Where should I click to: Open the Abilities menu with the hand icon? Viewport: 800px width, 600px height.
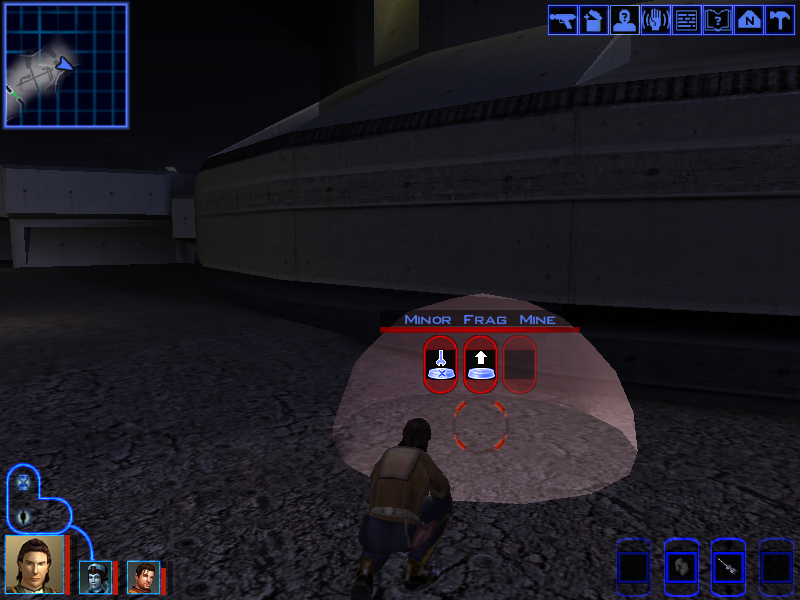pyautogui.click(x=656, y=20)
